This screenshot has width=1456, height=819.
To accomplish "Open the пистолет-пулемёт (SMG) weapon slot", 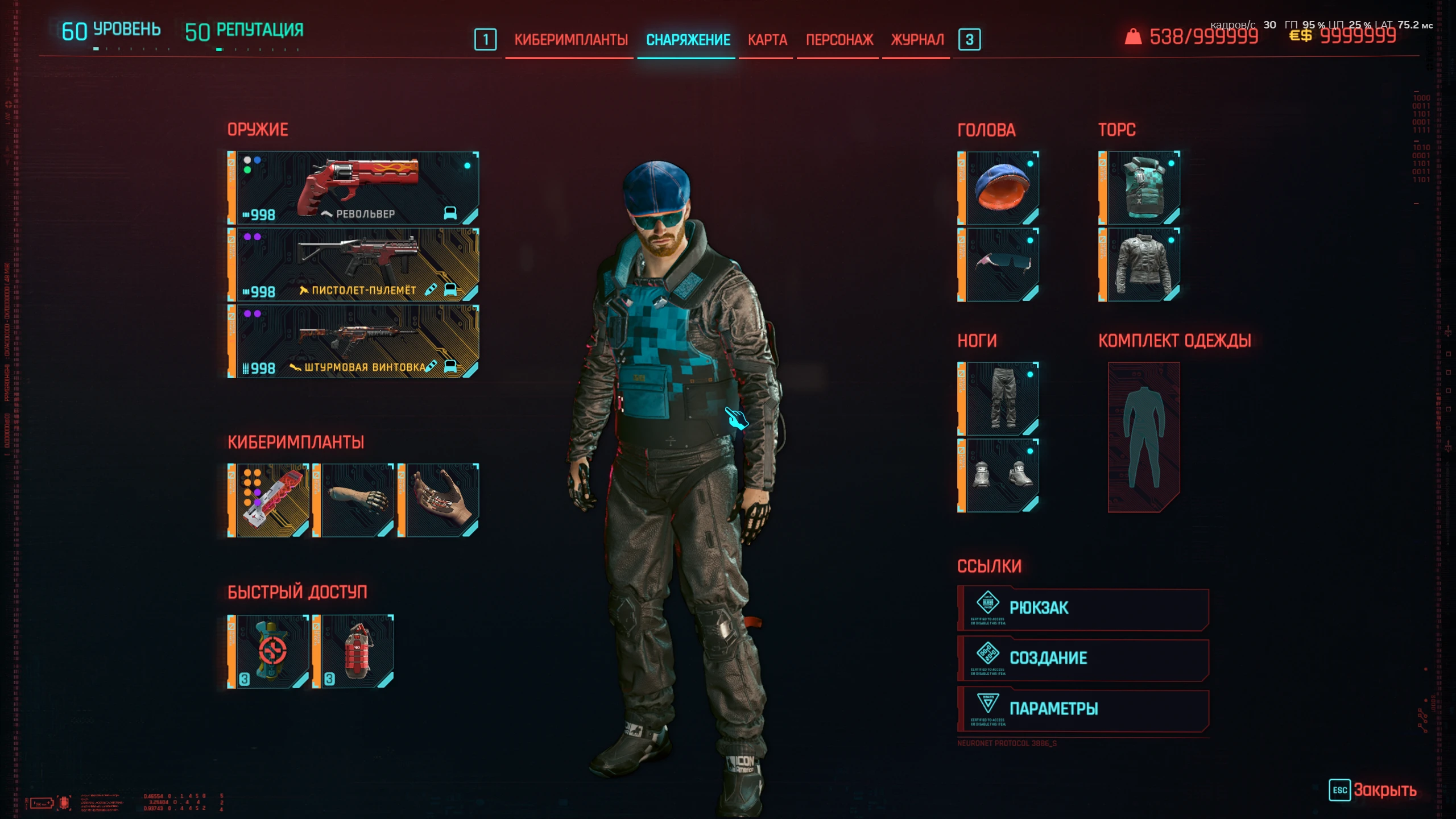I will click(353, 264).
